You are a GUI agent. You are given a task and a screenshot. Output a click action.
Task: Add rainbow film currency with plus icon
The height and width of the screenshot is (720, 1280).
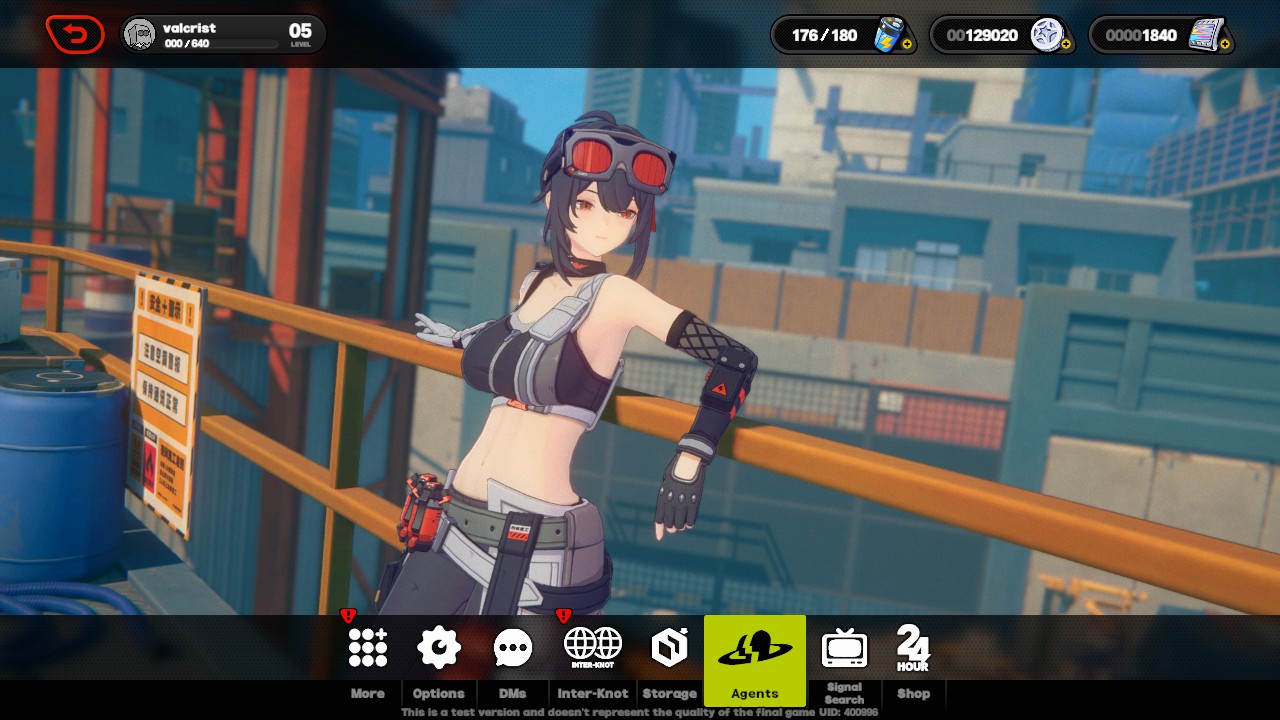[1226, 45]
